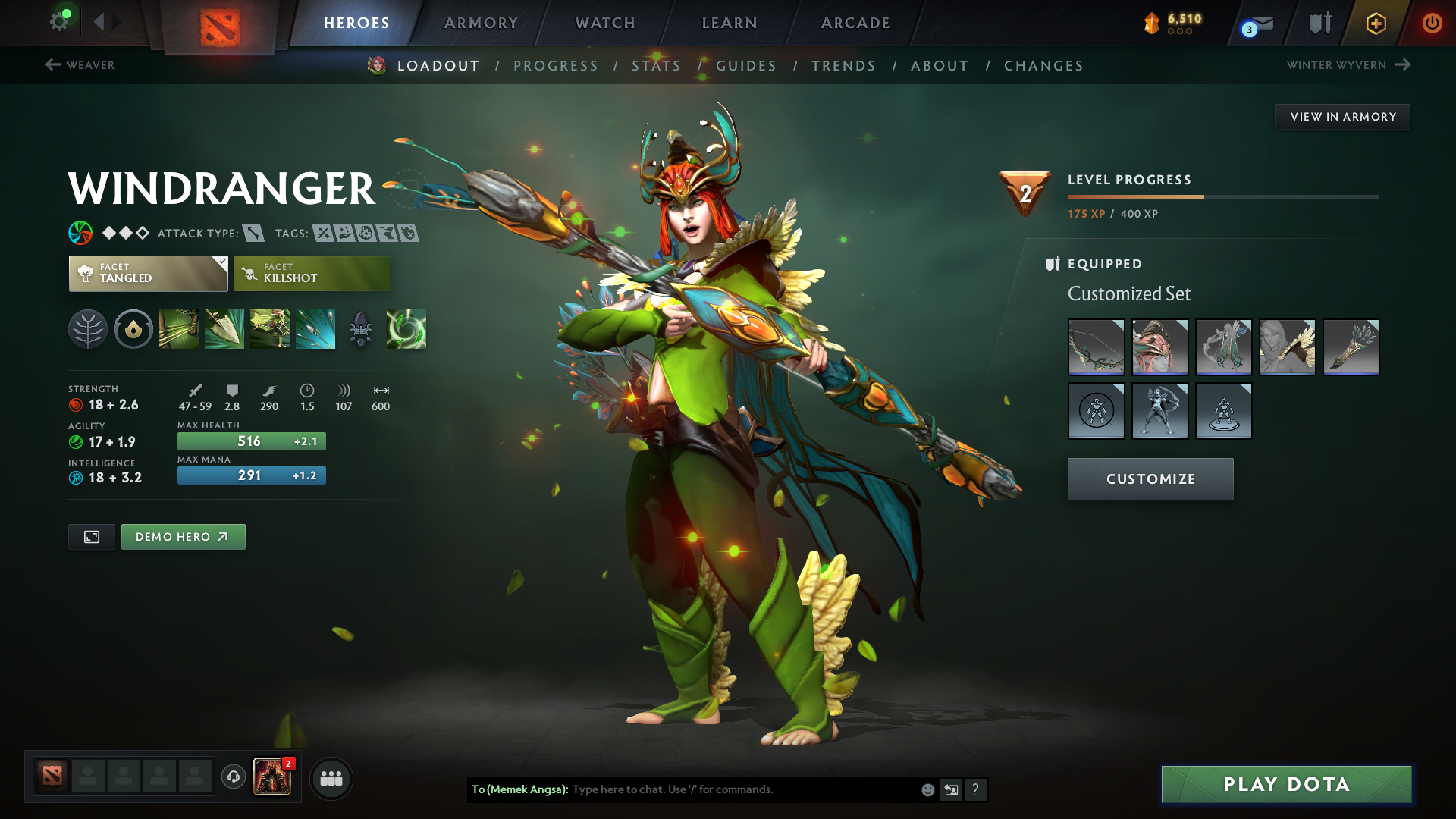Launch Demo Hero mode

183,537
